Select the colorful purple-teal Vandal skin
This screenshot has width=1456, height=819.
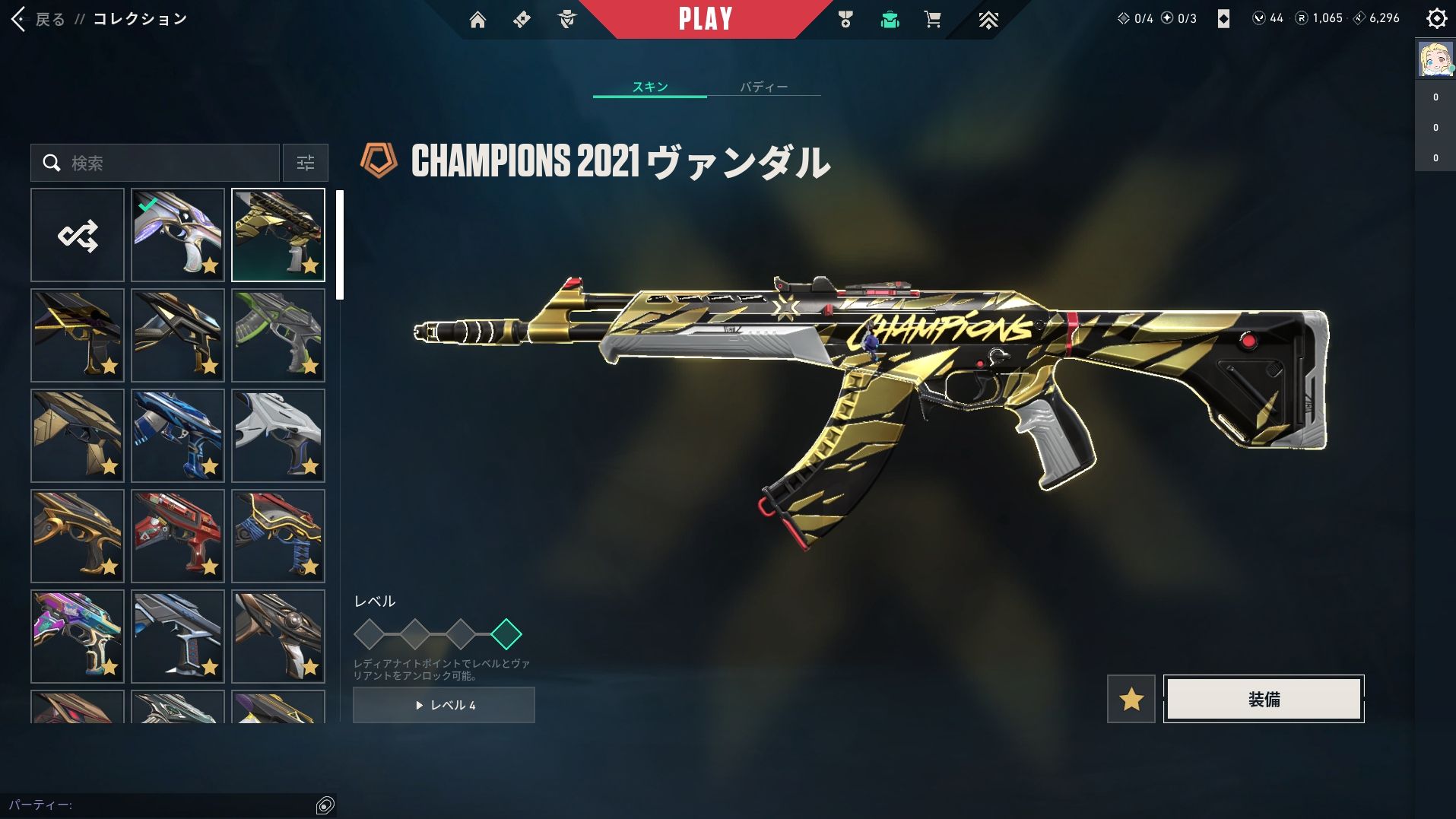pyautogui.click(x=78, y=636)
